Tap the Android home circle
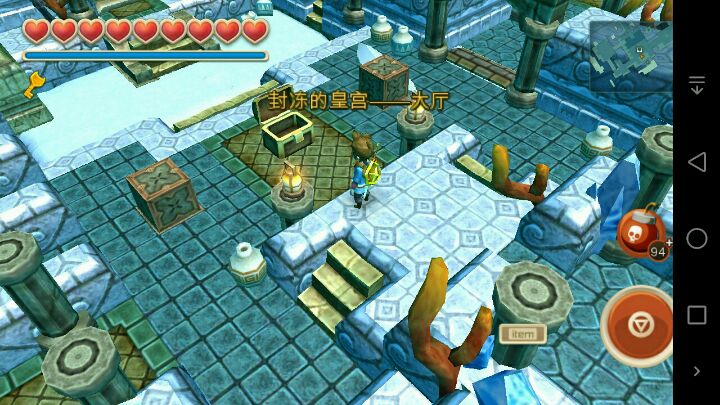The height and width of the screenshot is (405, 720). point(697,238)
